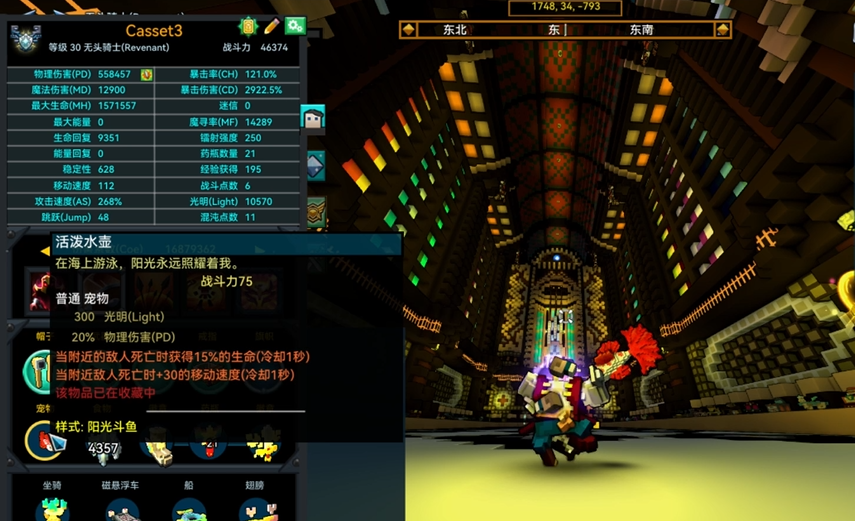This screenshot has height=521, width=855.
Task: Switch to the blue gem side tab
Action: (314, 166)
